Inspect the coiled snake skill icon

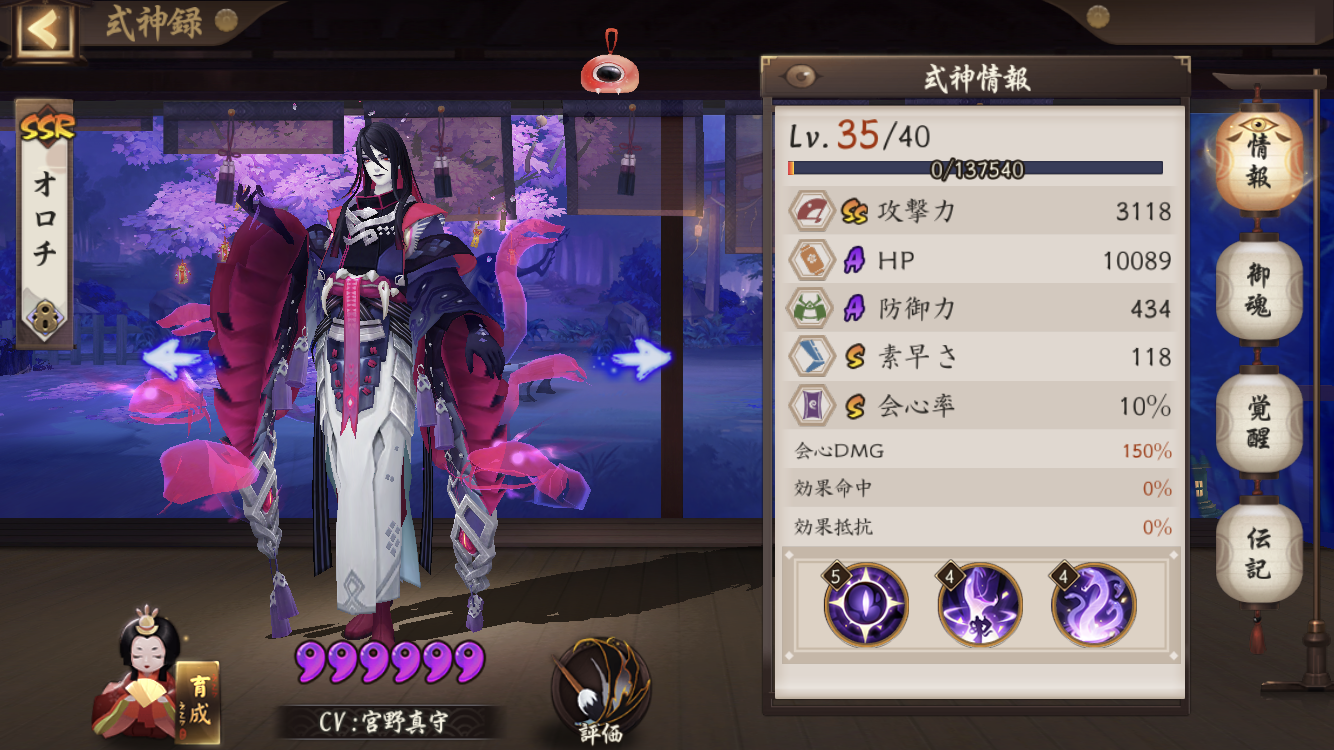tap(1093, 605)
